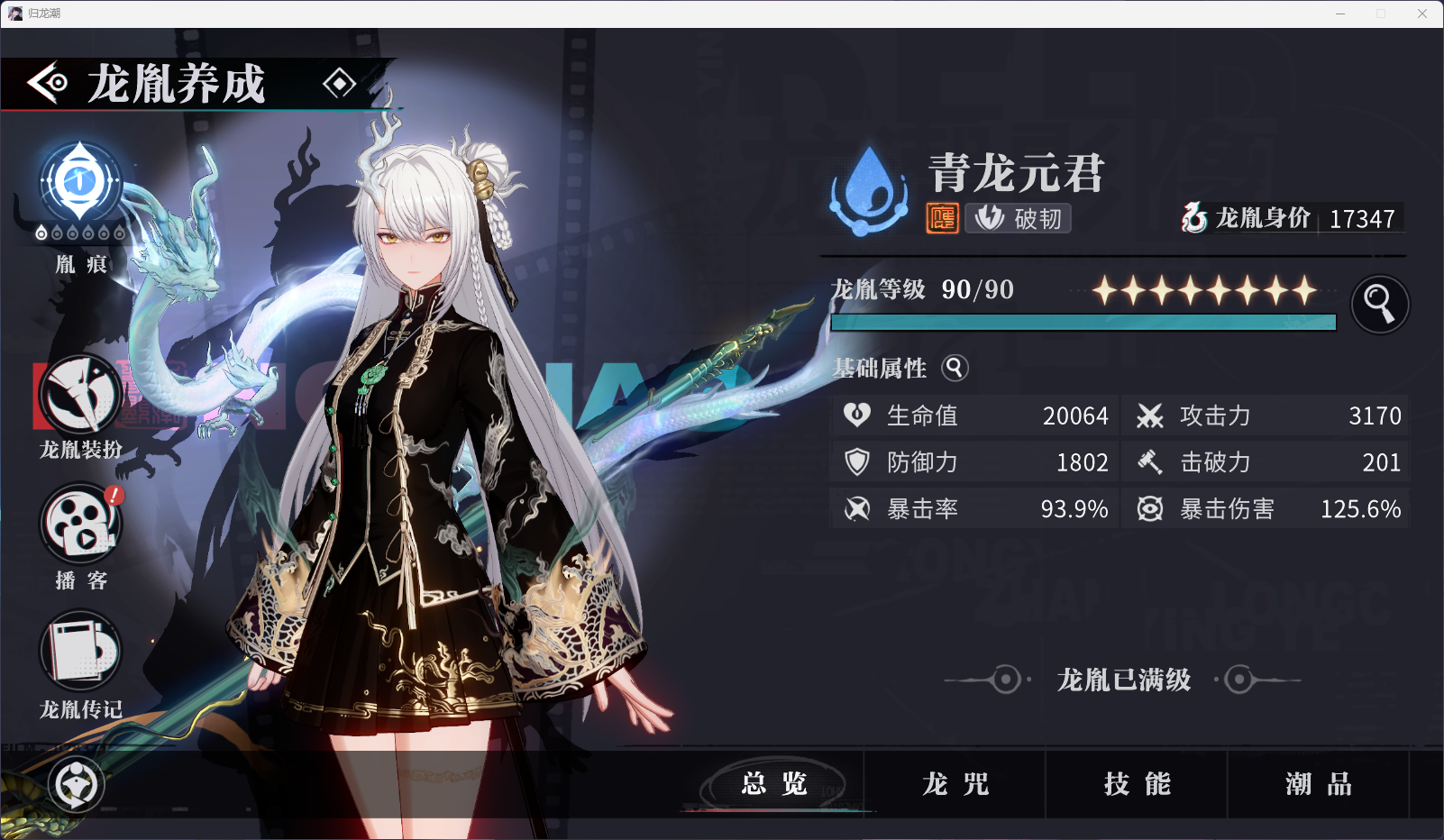Screen dimensions: 1444x840
Task: Click the circular character icon at bottom left
Action: tap(76, 785)
